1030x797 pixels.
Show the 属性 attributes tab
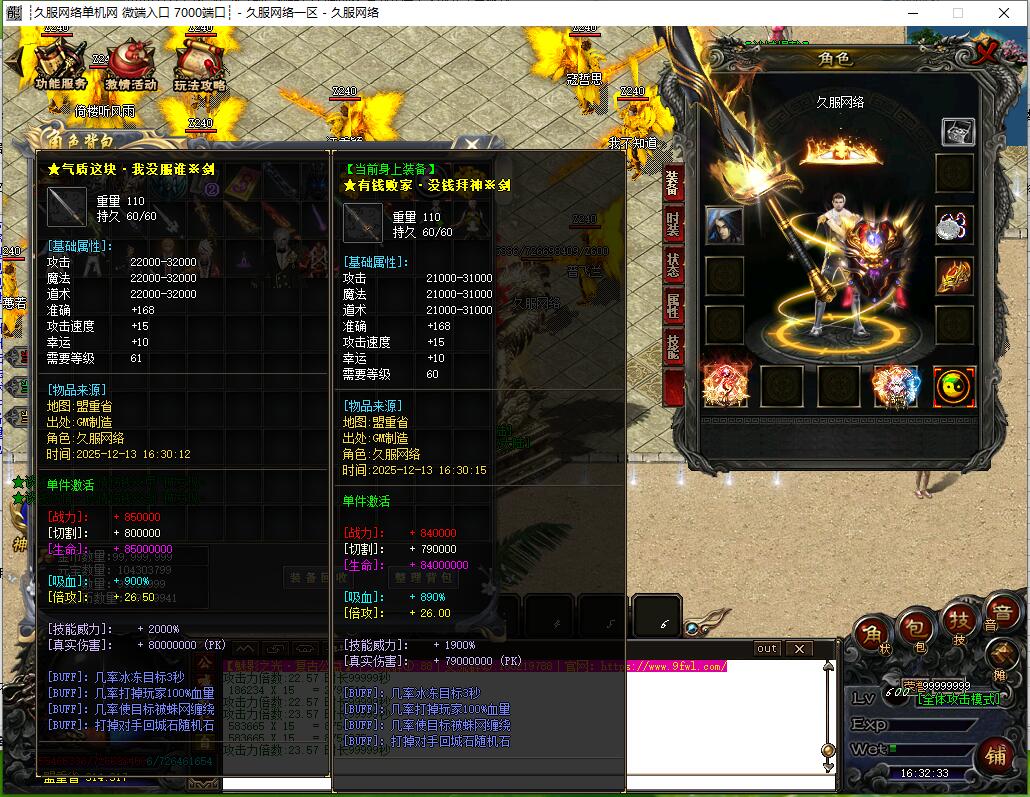pos(673,307)
